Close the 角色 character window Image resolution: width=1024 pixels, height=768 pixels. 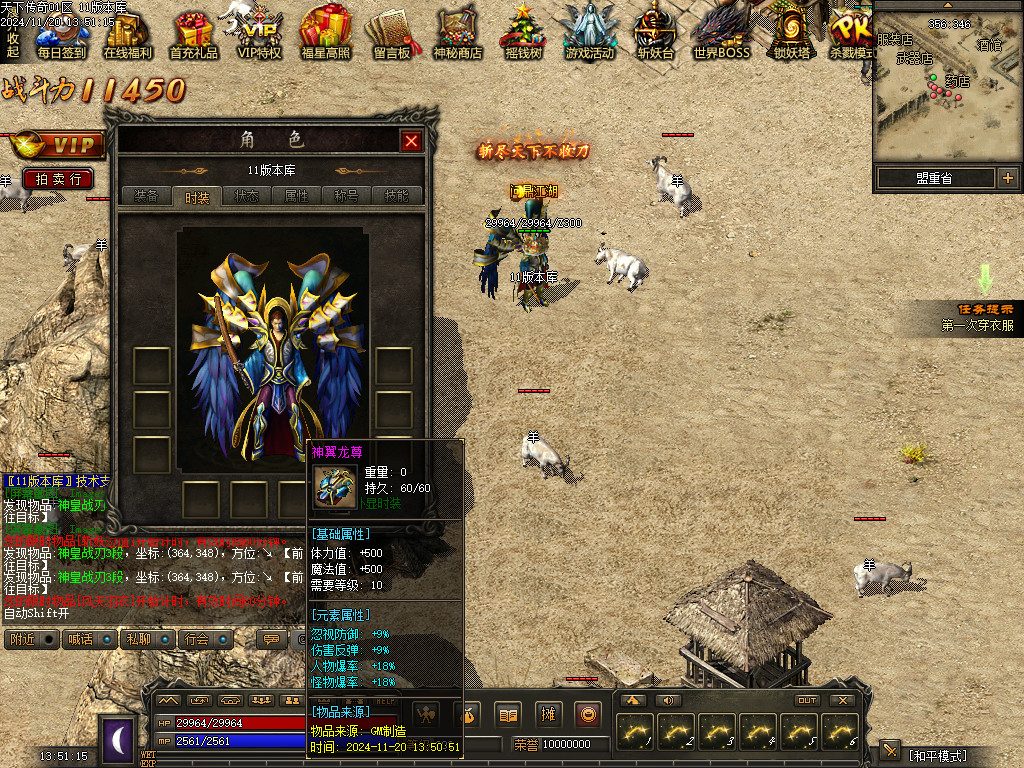411,141
